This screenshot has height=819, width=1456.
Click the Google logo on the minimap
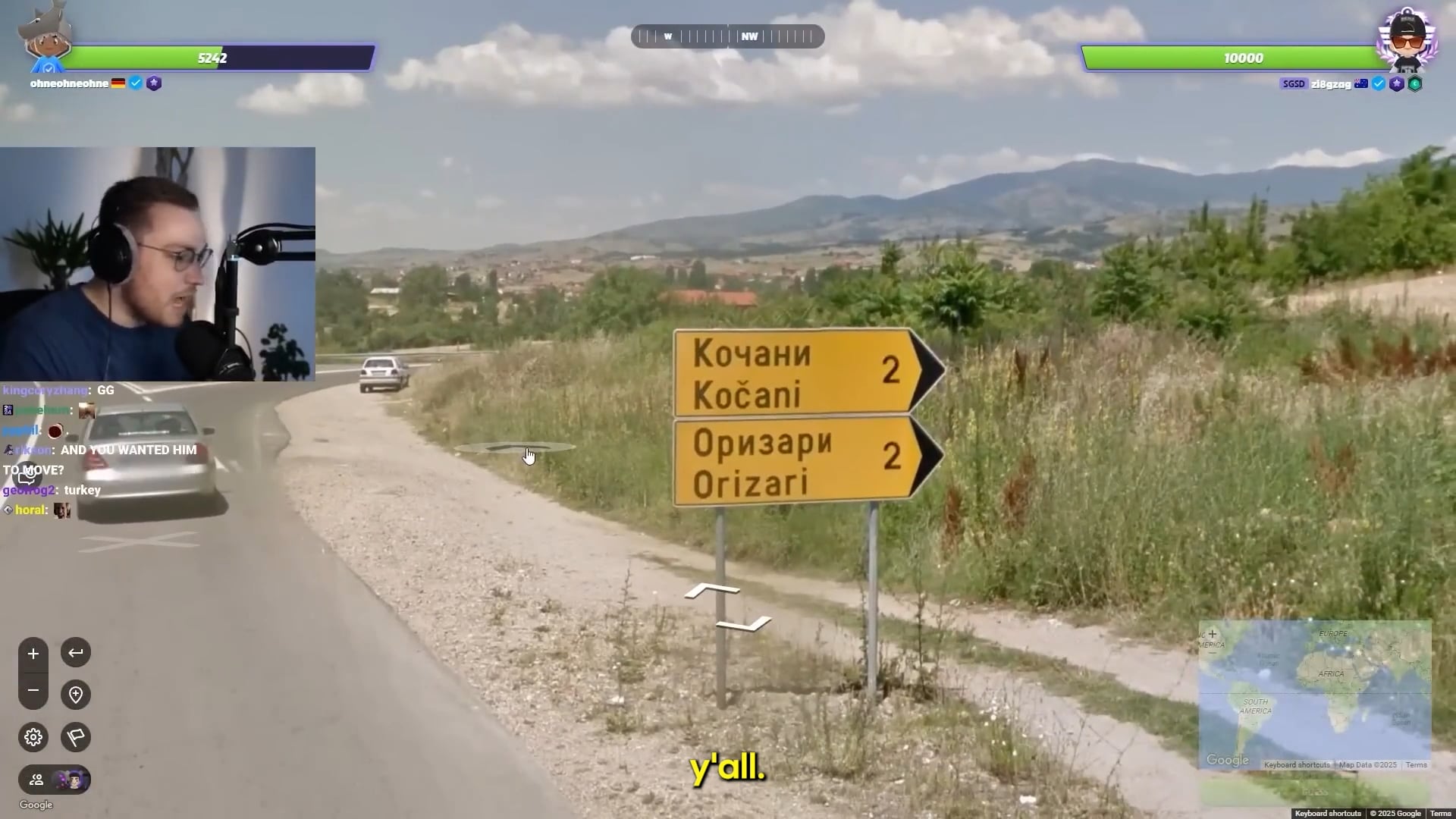(1227, 760)
